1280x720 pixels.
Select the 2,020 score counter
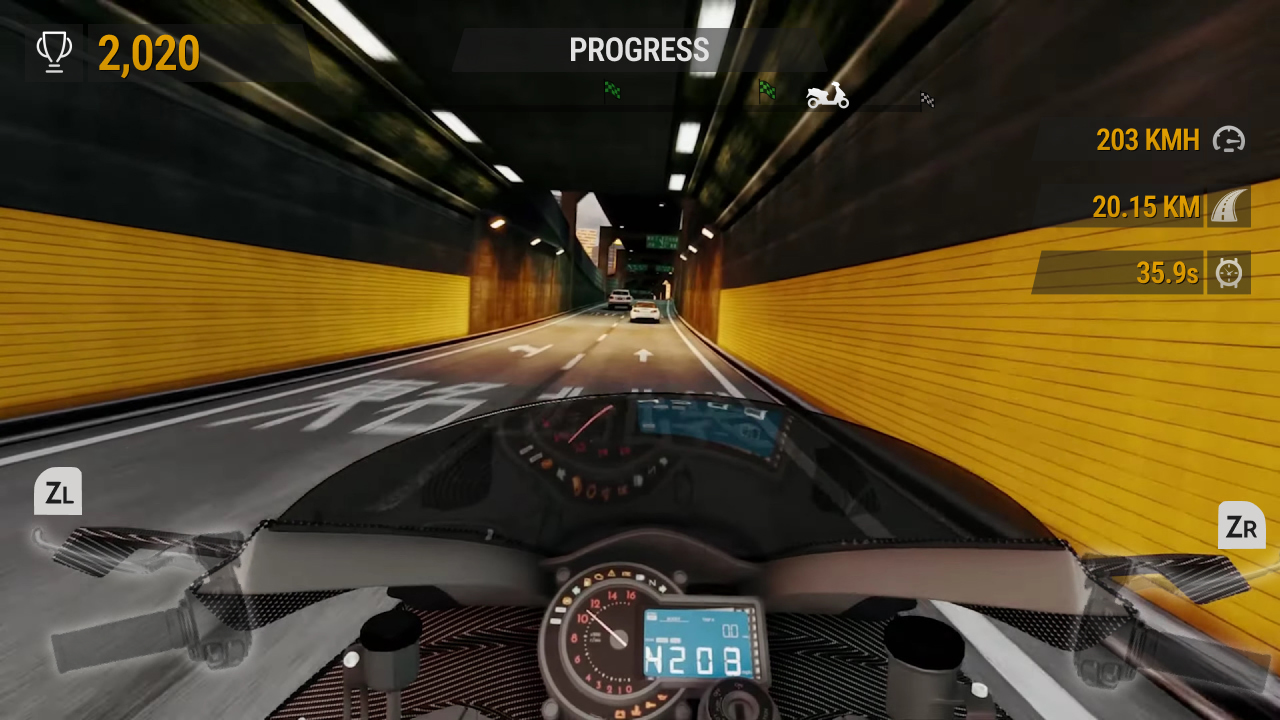pyautogui.click(x=148, y=50)
